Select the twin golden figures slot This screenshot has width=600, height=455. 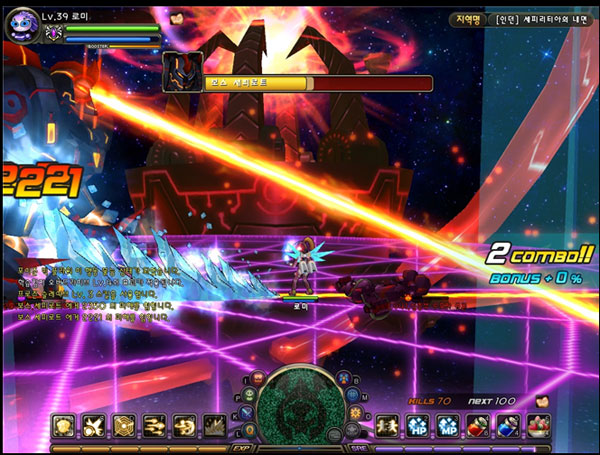(388, 425)
